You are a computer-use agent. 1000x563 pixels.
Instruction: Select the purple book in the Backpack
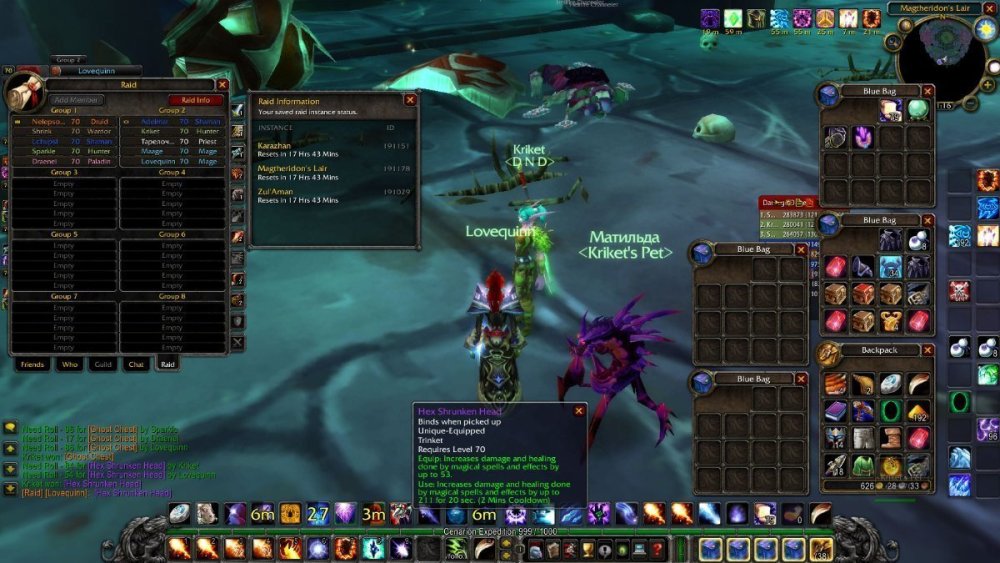pyautogui.click(x=836, y=410)
